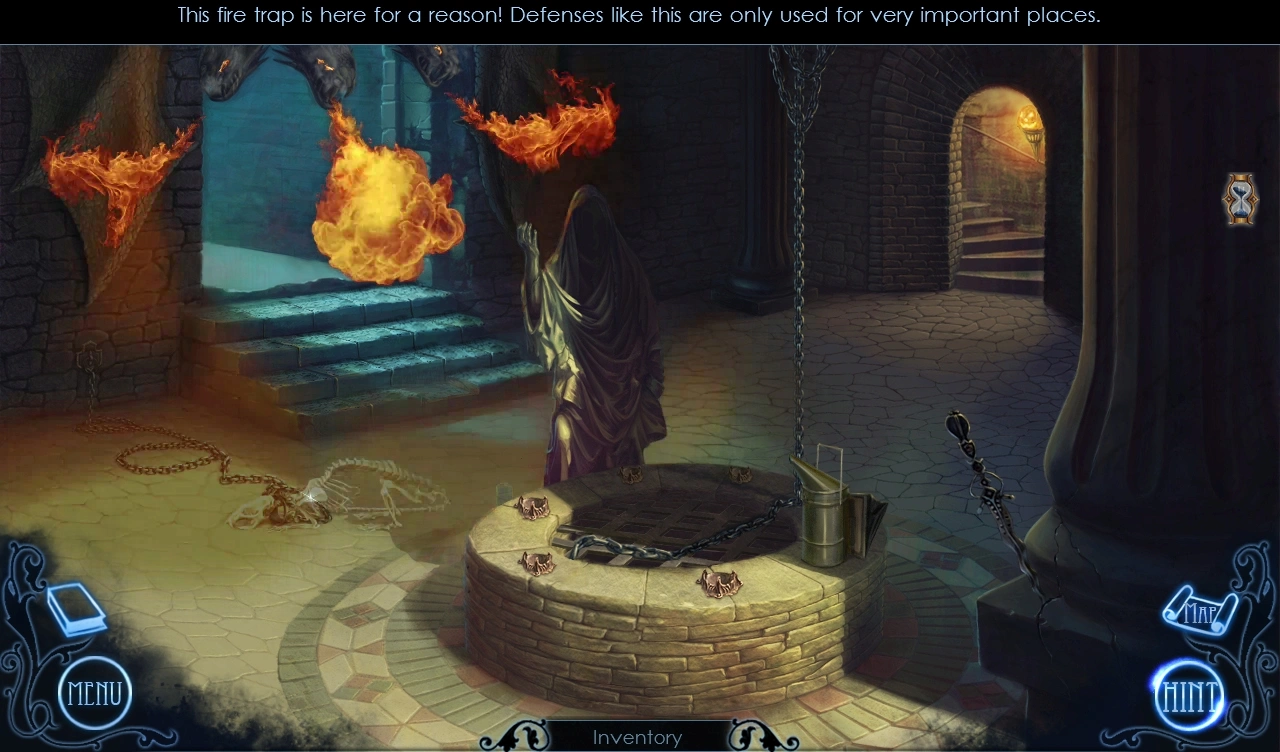This screenshot has width=1280, height=752.
Task: Use the Hint button
Action: tap(1190, 694)
